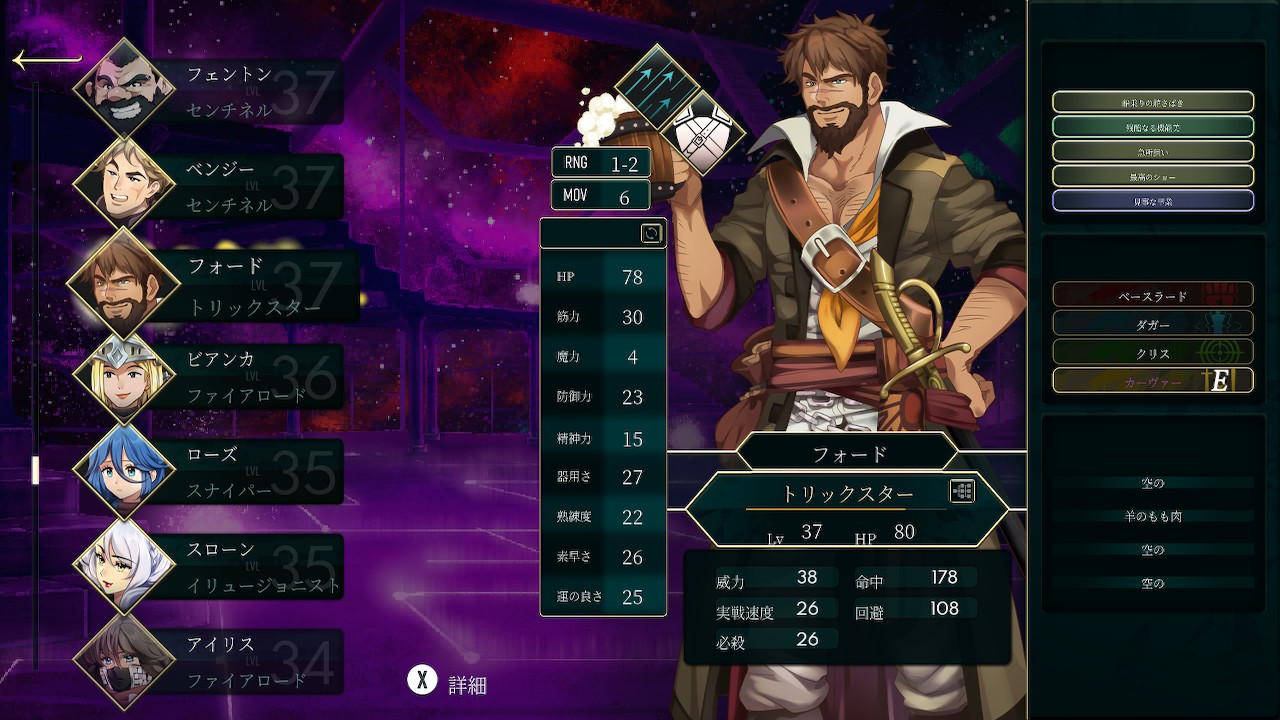Select the green-bordered second skill entry
The image size is (1280, 720).
coord(1152,127)
